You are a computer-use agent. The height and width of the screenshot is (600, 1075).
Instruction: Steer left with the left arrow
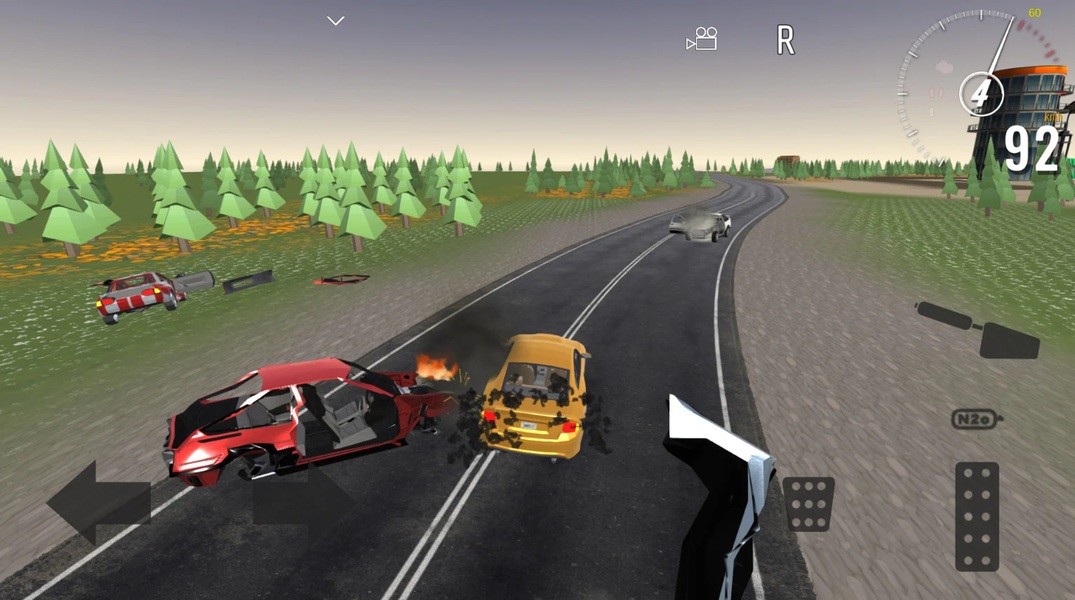pos(97,502)
